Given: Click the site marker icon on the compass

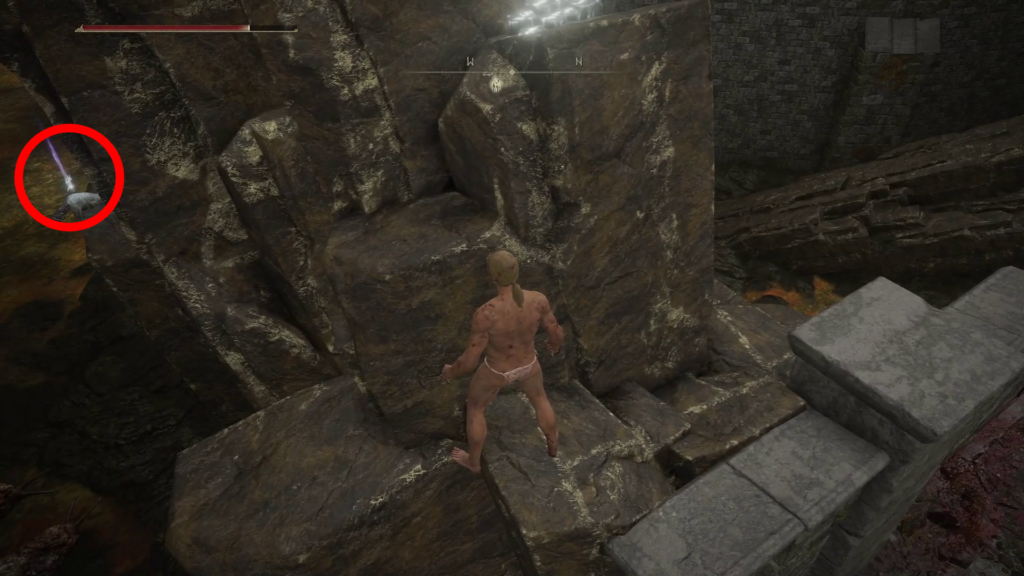Looking at the screenshot, I should (498, 86).
